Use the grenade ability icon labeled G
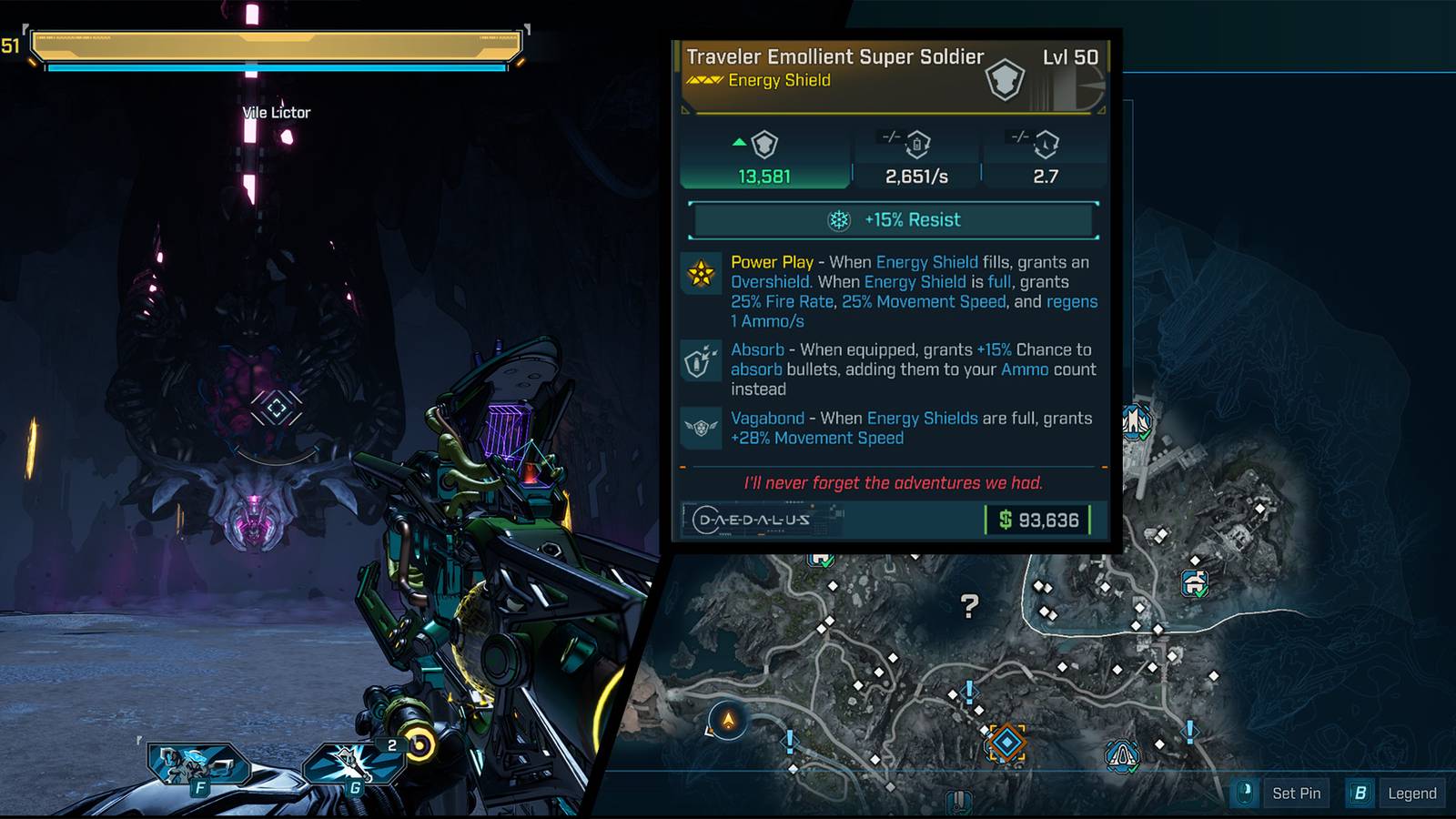The image size is (1456, 819). coord(351,763)
